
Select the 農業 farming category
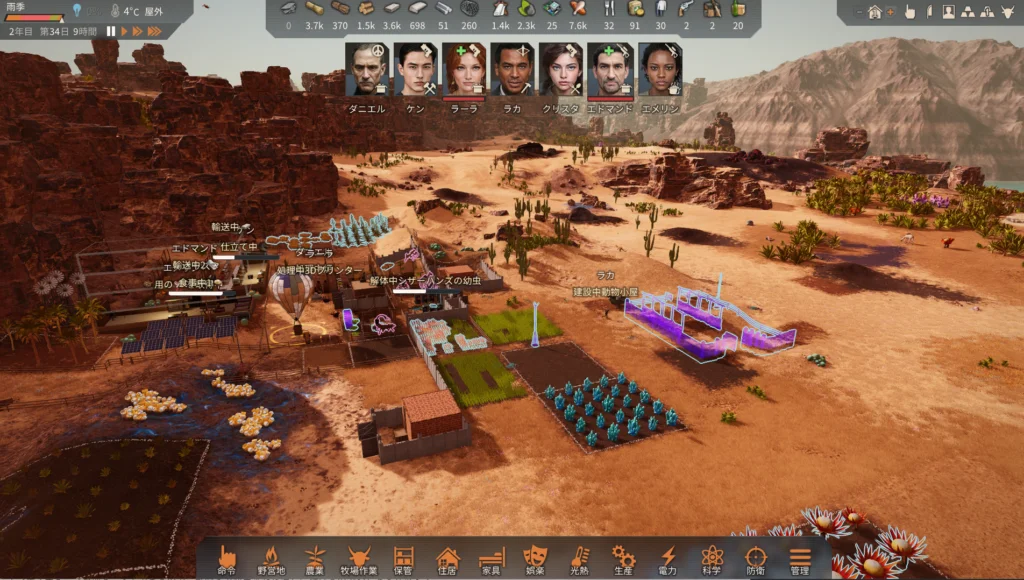click(315, 559)
